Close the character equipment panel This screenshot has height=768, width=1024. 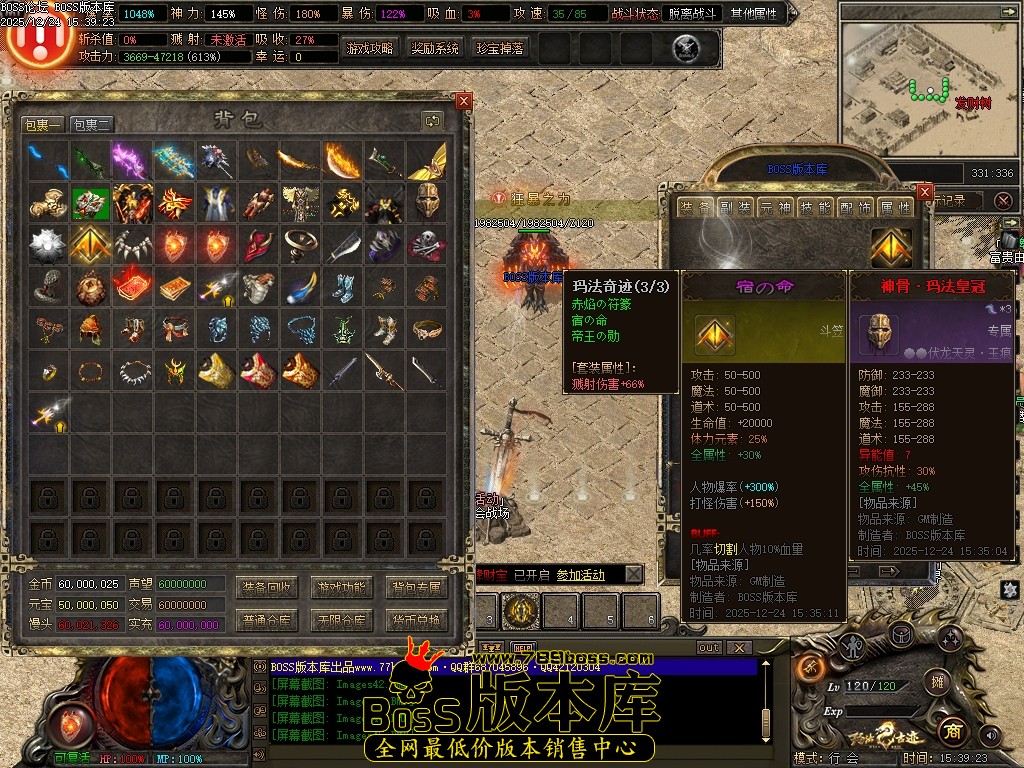925,190
